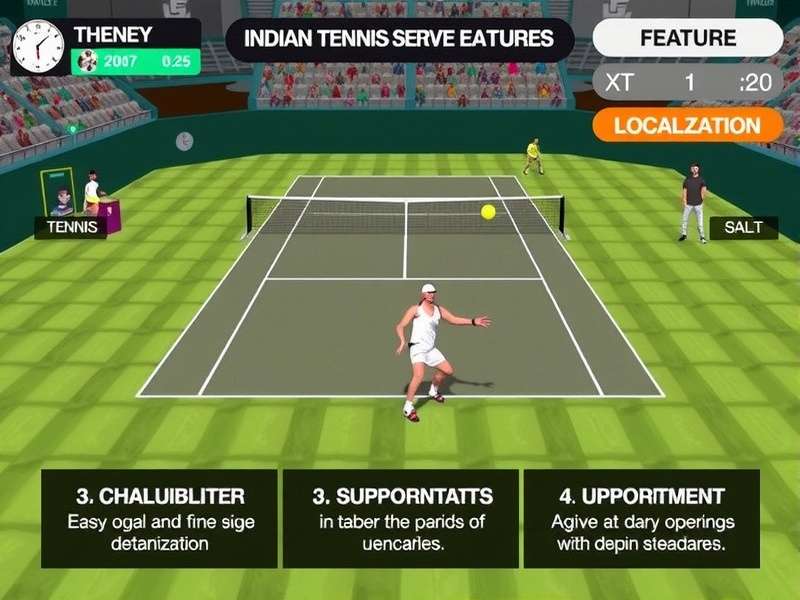Open the THENEY player panel
Screen dimensions: 800x600
pos(107,46)
